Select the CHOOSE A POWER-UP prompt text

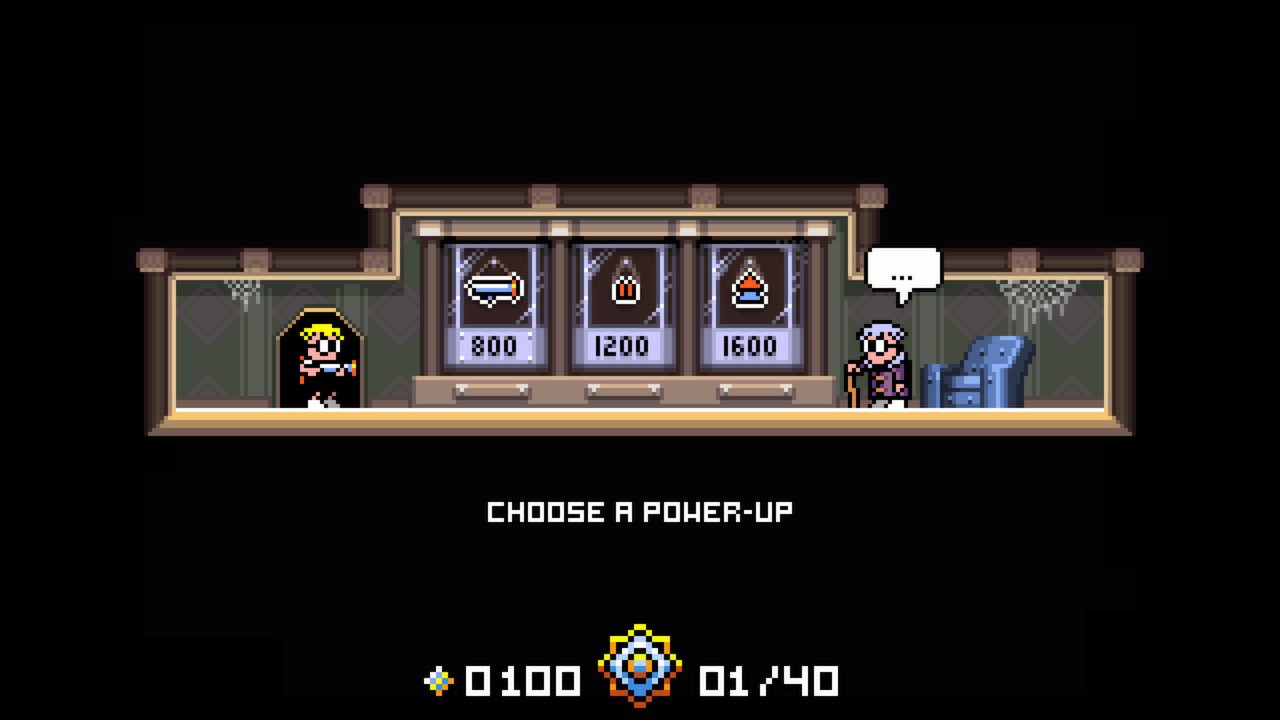point(639,510)
